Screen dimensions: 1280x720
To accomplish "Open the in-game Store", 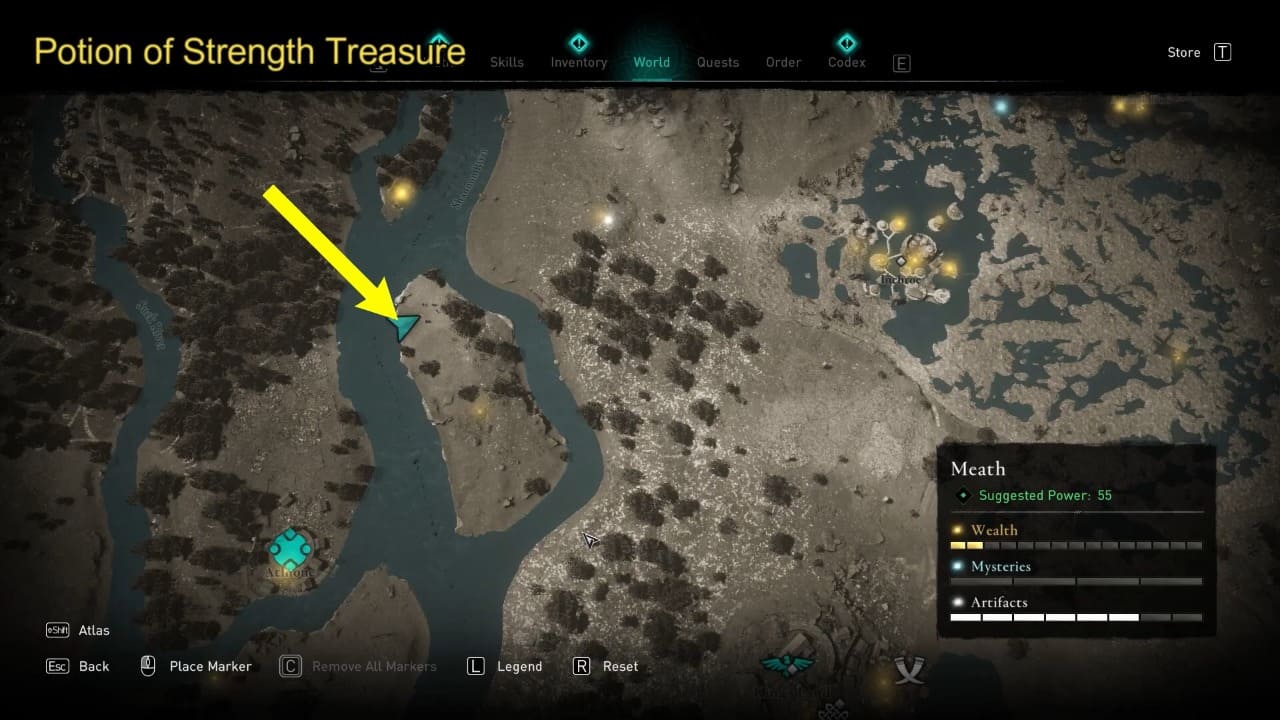I will tap(1183, 52).
